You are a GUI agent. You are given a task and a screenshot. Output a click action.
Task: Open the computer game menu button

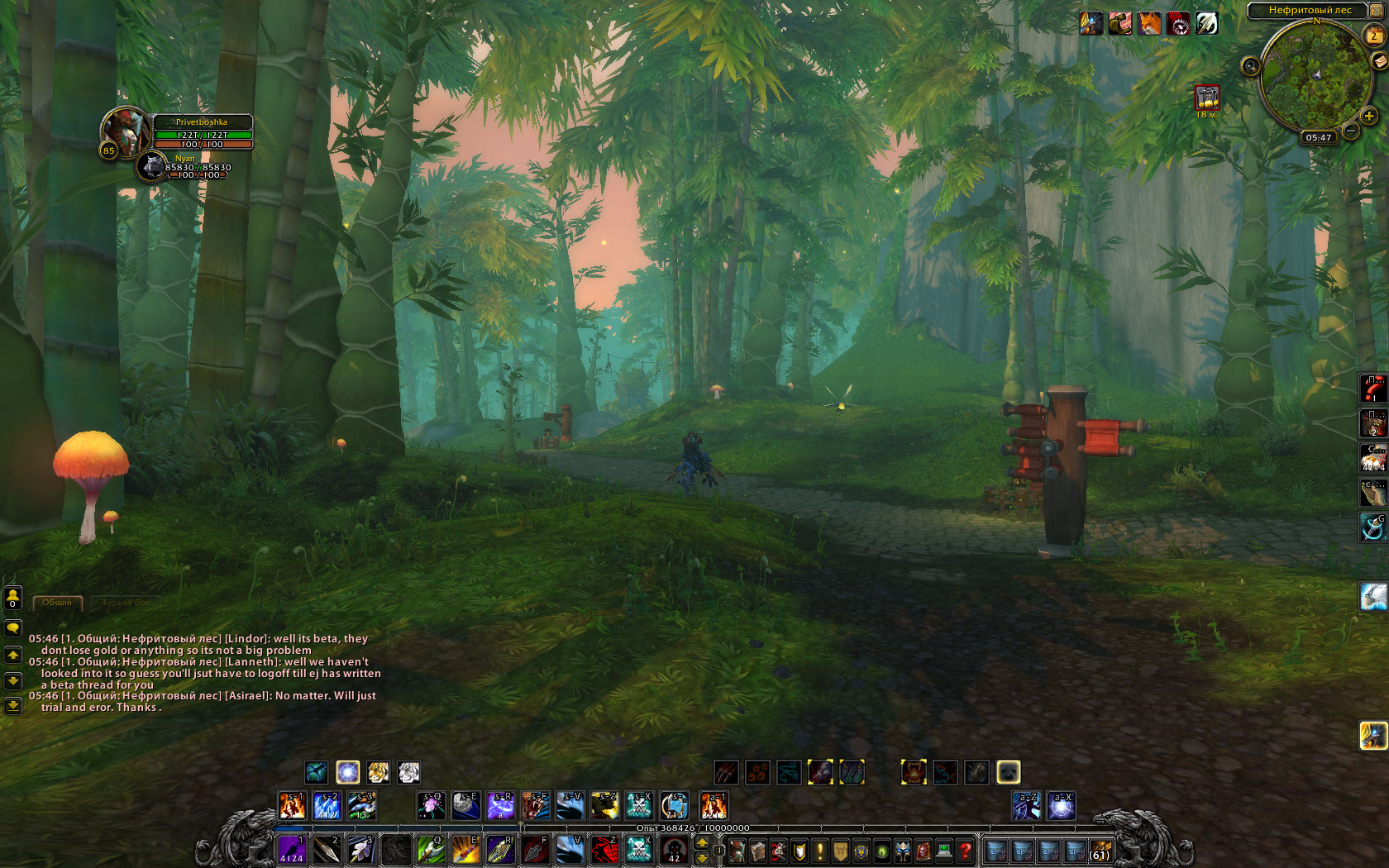[944, 850]
